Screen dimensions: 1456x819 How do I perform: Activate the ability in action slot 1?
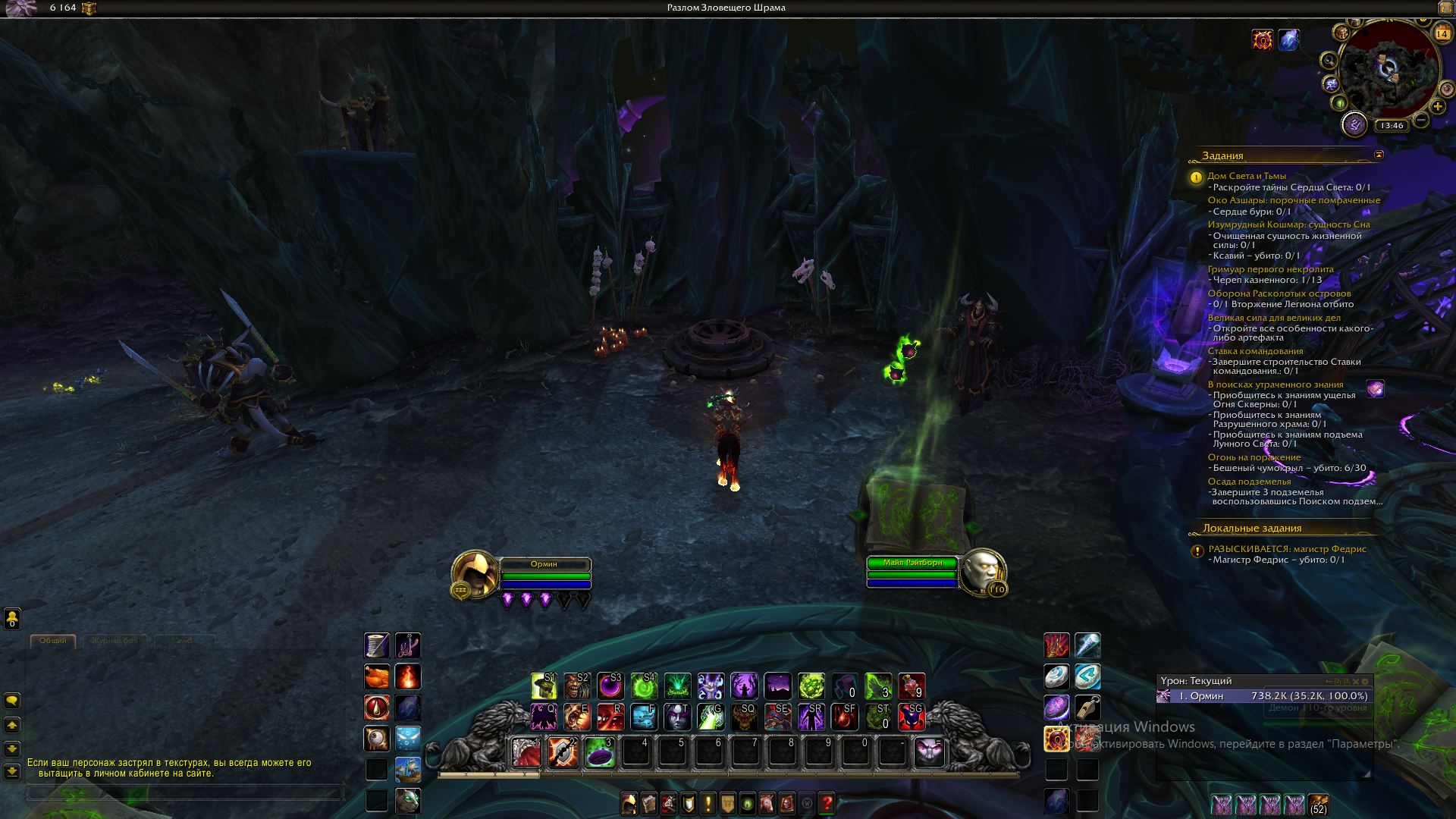[526, 752]
